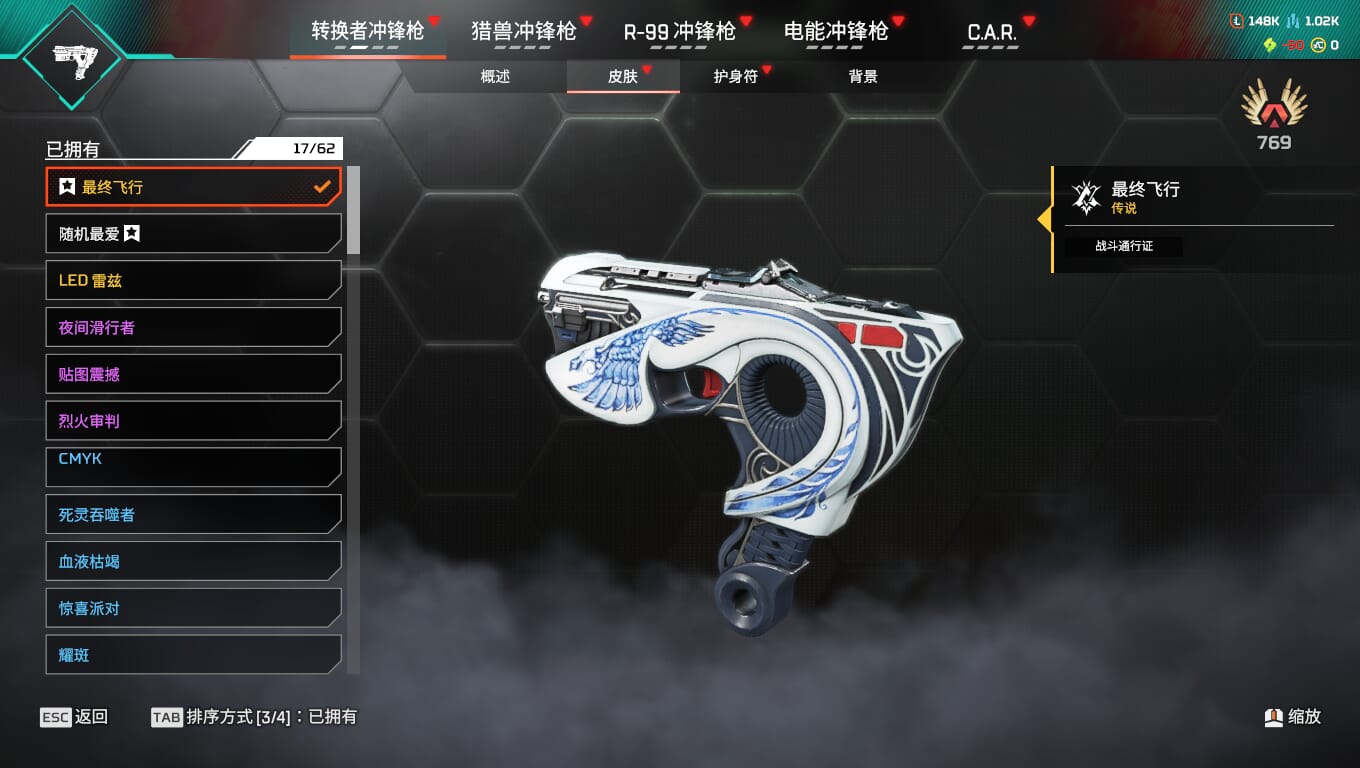Image resolution: width=1360 pixels, height=768 pixels.
Task: Choose the 血液枯竭 skin
Action: [x=193, y=562]
